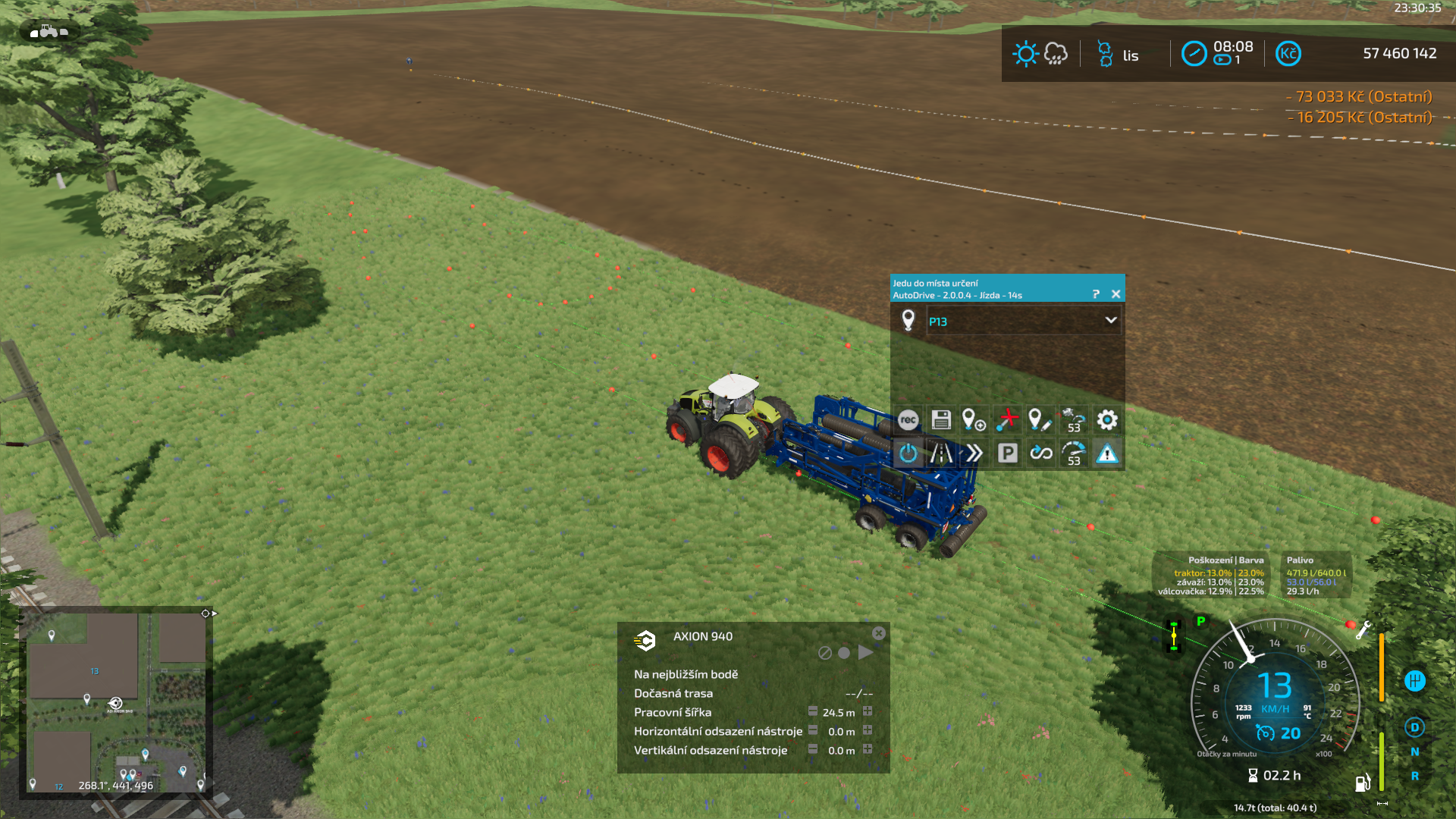The image size is (1456, 819).
Task: Increase Pracovní šířka working width
Action: point(868,711)
